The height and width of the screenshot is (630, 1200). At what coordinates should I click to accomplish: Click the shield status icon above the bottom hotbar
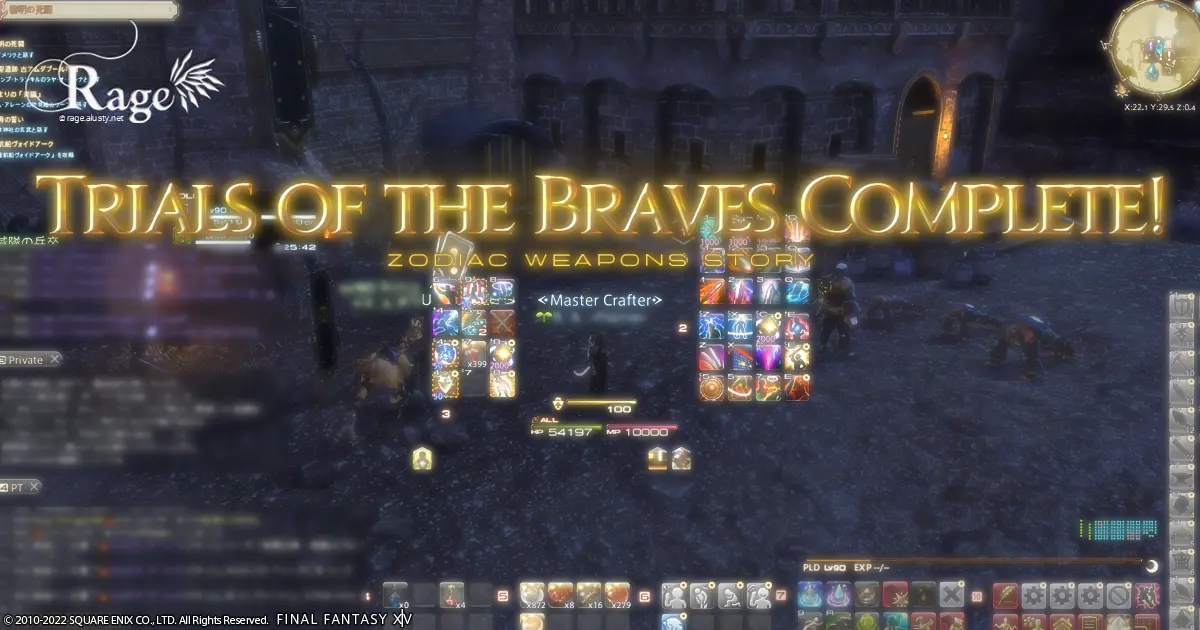(423, 458)
